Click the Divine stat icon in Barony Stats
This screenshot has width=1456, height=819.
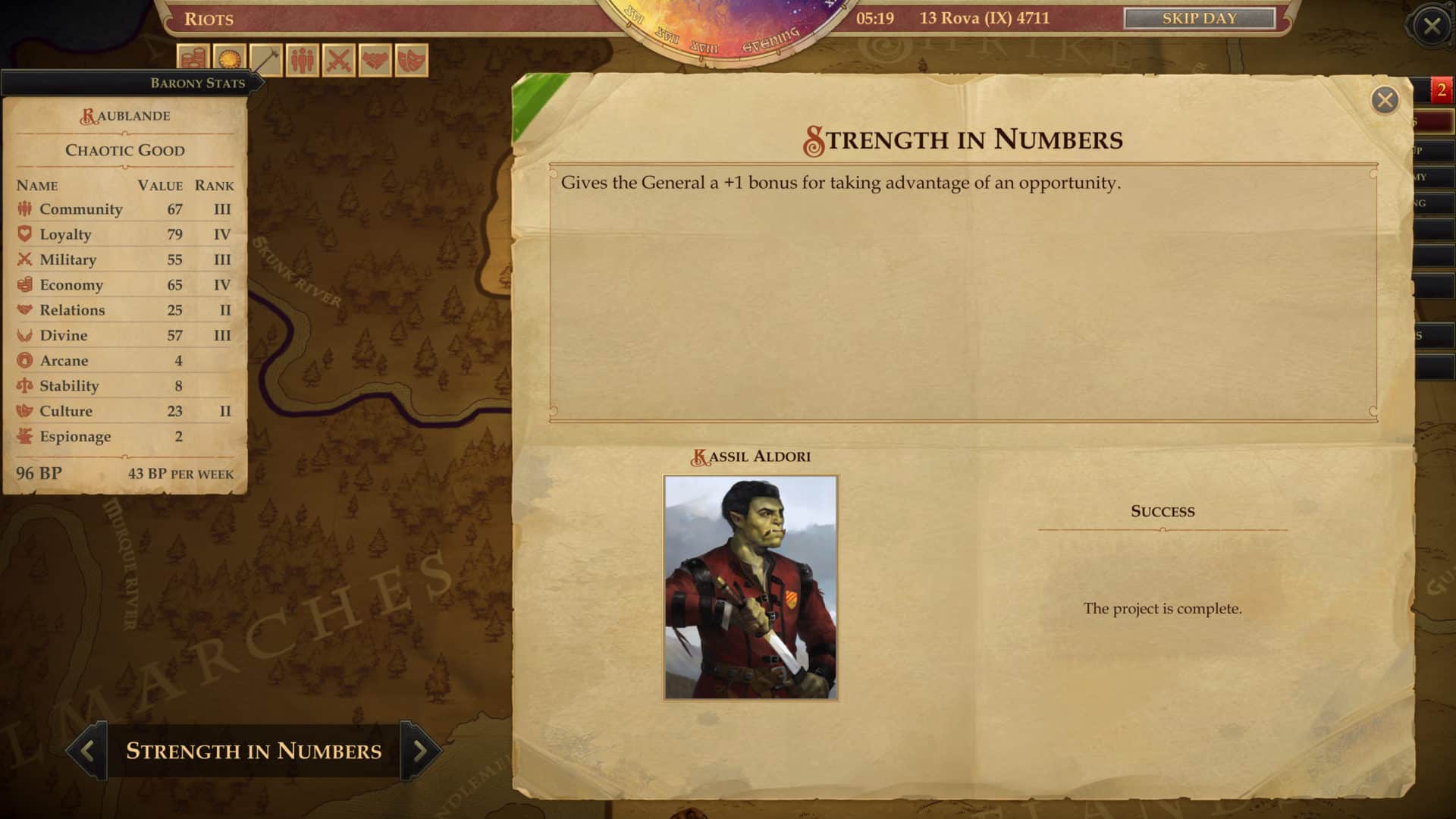(x=24, y=334)
